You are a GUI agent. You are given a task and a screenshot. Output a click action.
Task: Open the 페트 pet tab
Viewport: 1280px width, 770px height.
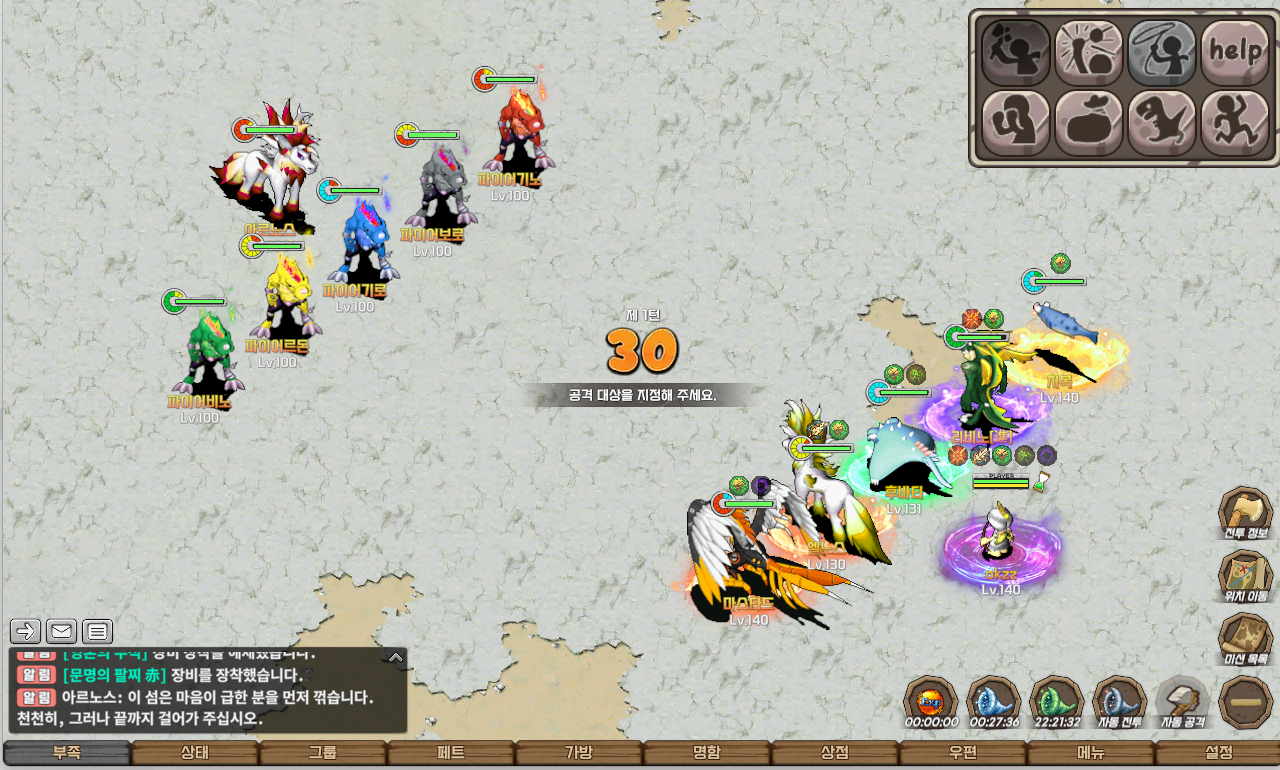451,753
